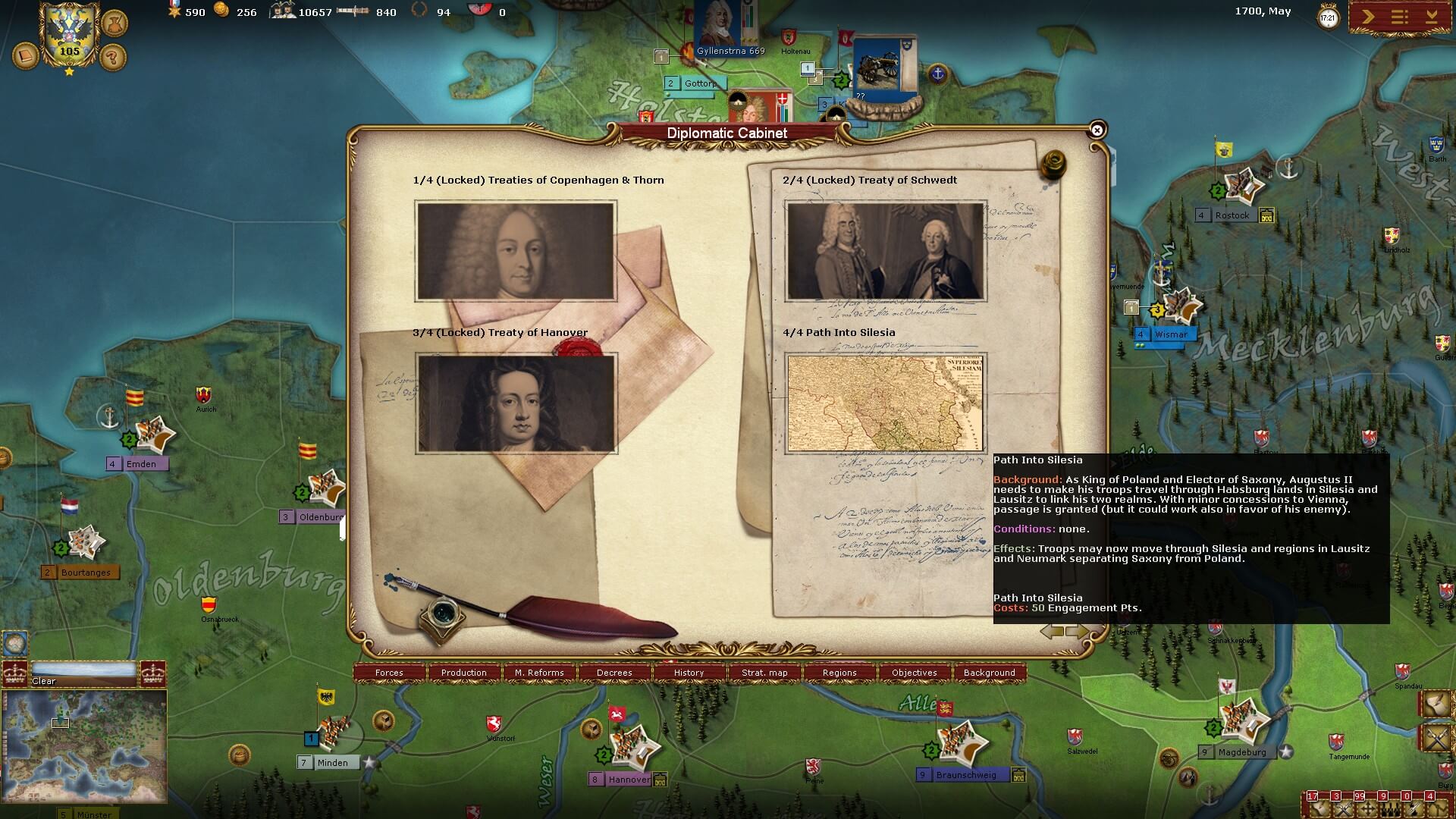
Task: Click the soldier icon round button
Action: point(114,23)
